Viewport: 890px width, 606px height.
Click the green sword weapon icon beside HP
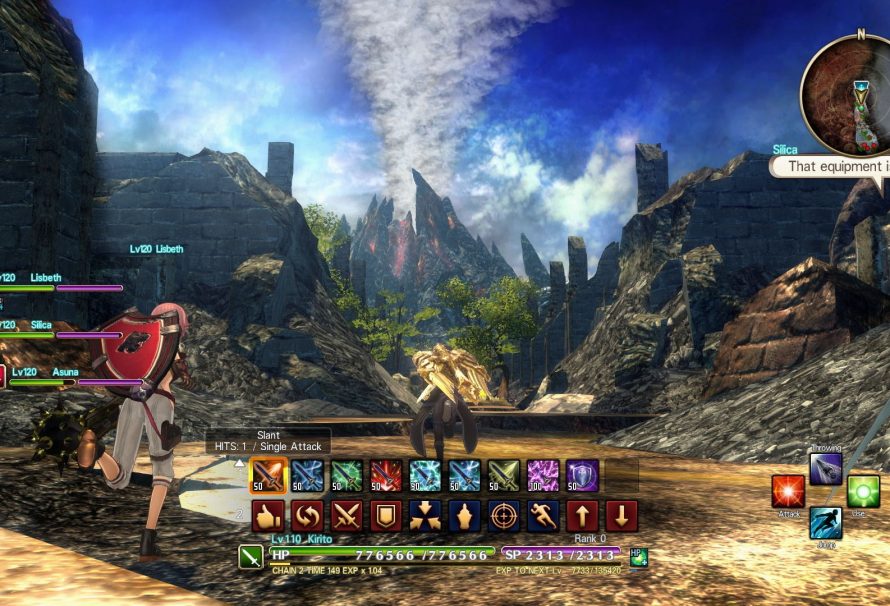252,556
